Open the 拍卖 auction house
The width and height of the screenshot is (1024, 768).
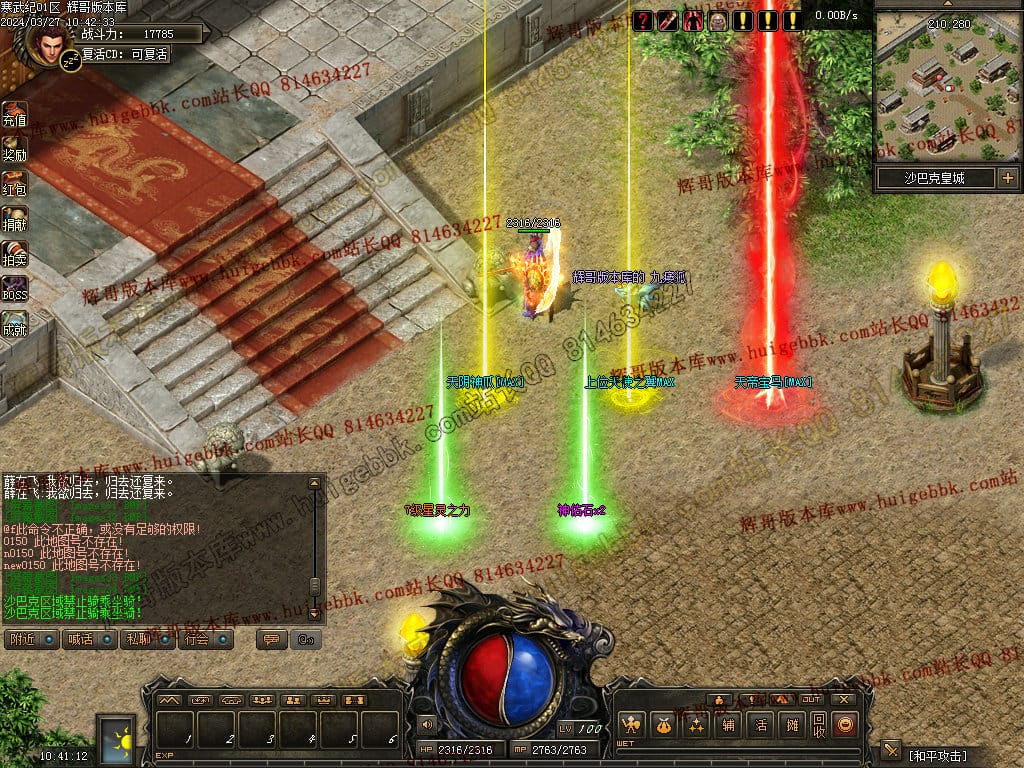(x=14, y=254)
